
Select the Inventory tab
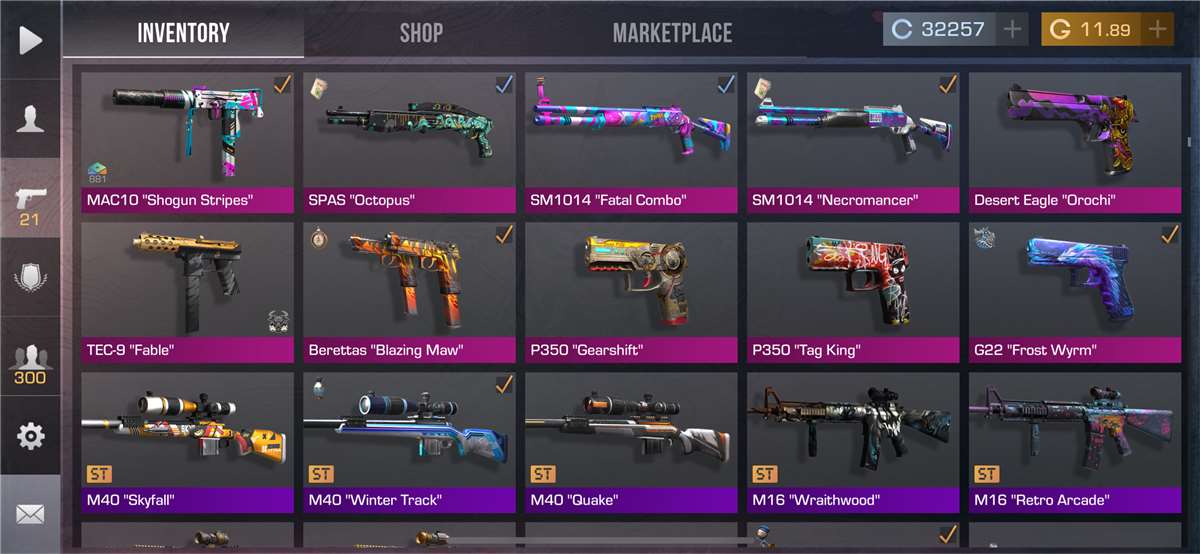tap(183, 33)
